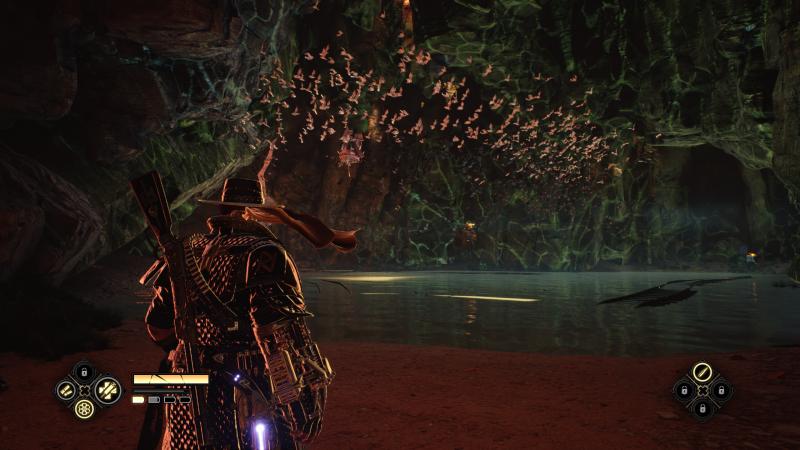Viewport: 800px width, 450px height.
Task: Activate the large crossed-slash ability icon
Action: [x=107, y=390]
